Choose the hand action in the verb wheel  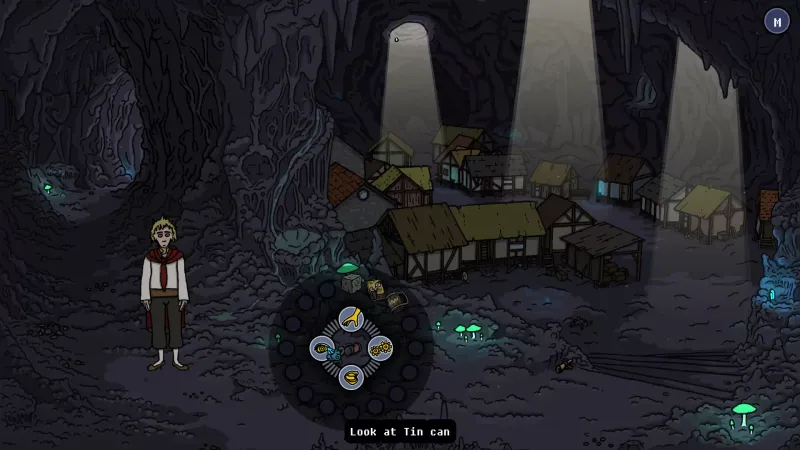[x=351, y=319]
